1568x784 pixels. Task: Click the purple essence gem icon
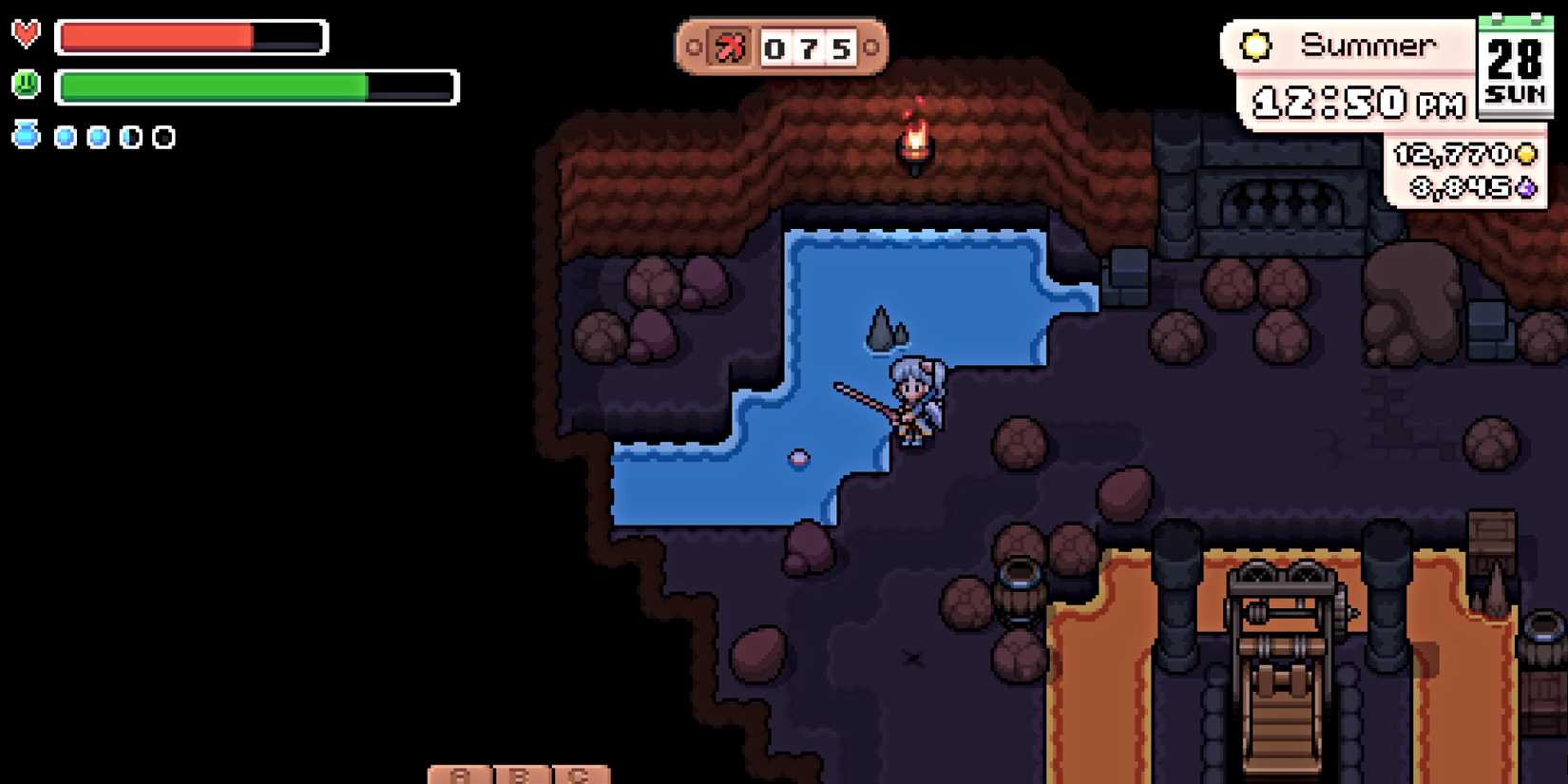tap(1525, 188)
